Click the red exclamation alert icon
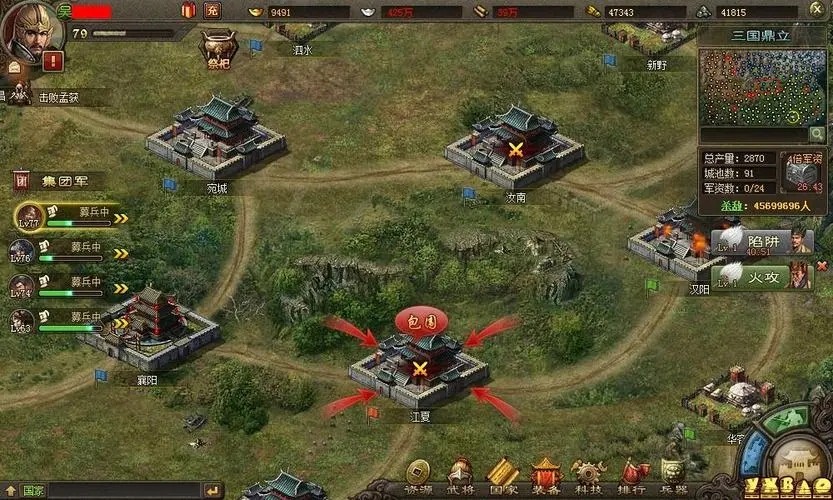Screen dimensions: 833x500 pyautogui.click(x=52, y=61)
